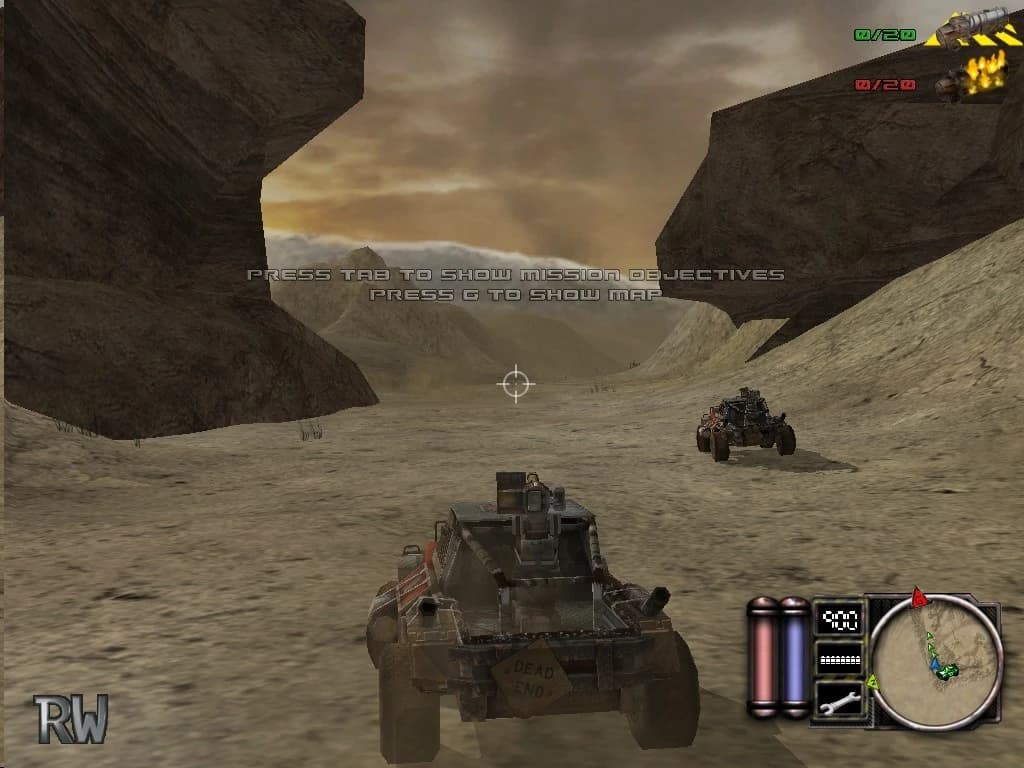The width and height of the screenshot is (1024, 768).
Task: Click the truck icon beside green counter
Action: [967, 29]
